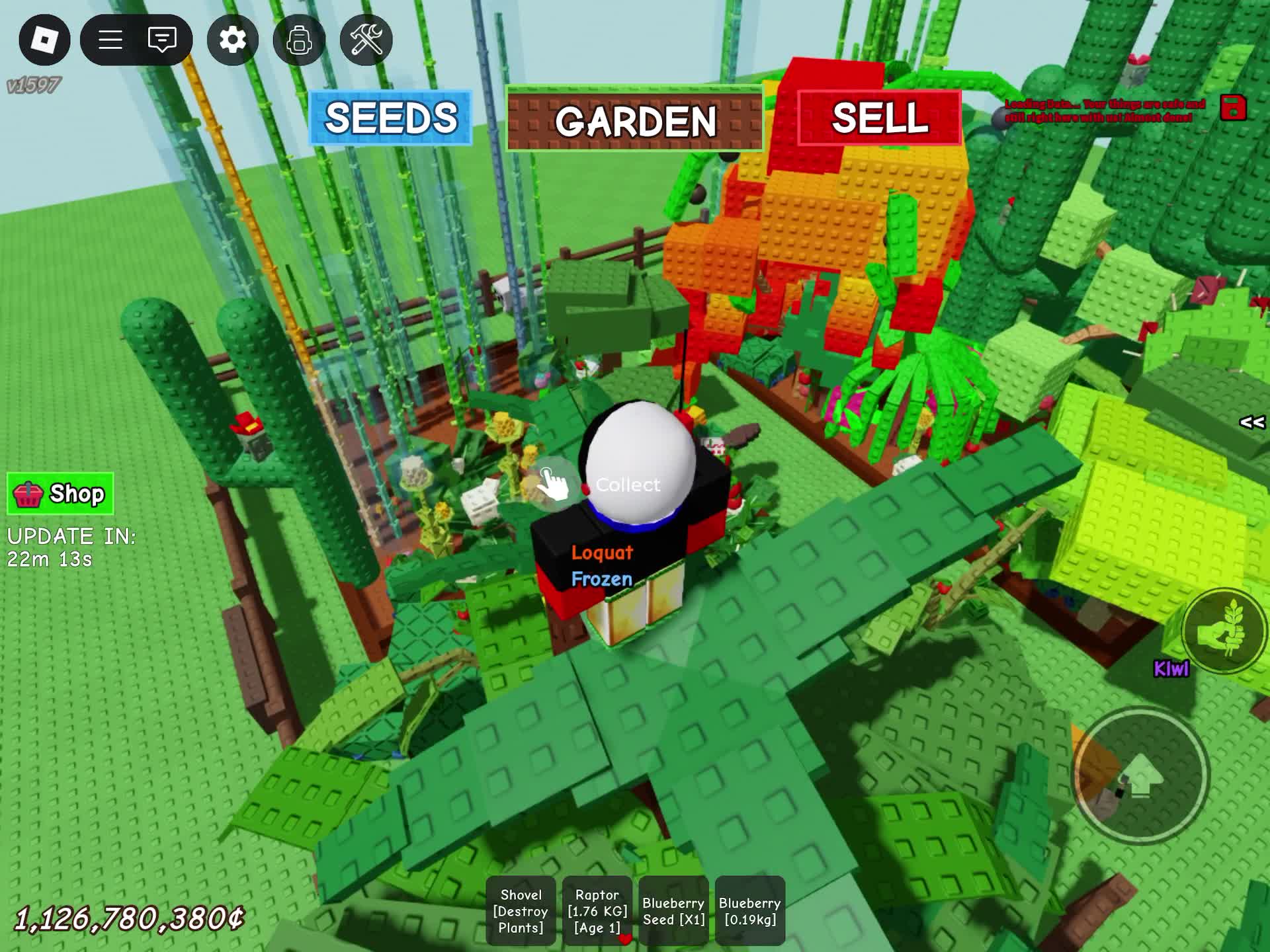This screenshot has width=1270, height=952.
Task: Click the red save disk icon
Action: (x=1233, y=108)
